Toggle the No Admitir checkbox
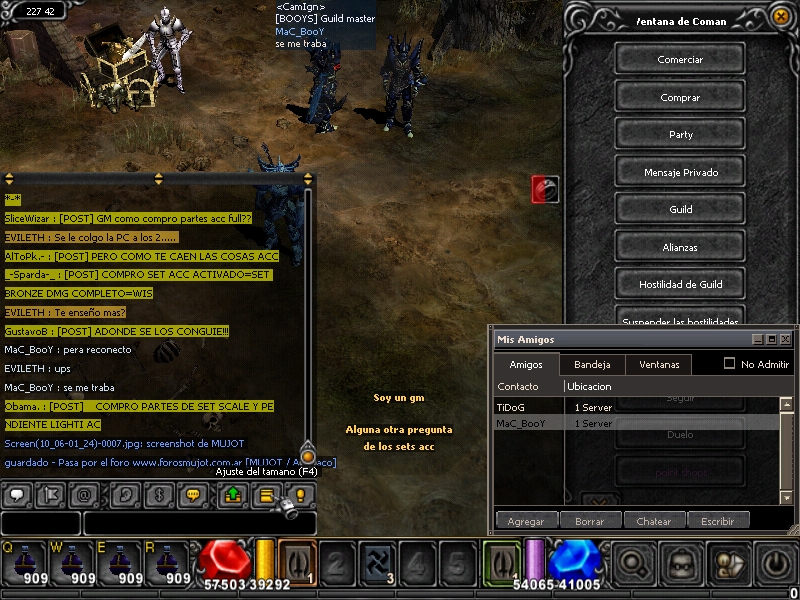 click(x=729, y=364)
